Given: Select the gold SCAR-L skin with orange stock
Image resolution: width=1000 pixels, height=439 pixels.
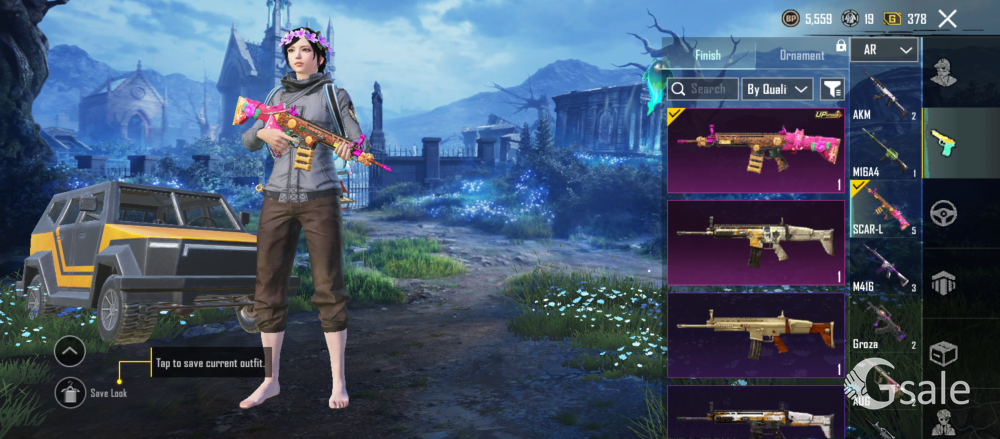Looking at the screenshot, I should point(756,335).
